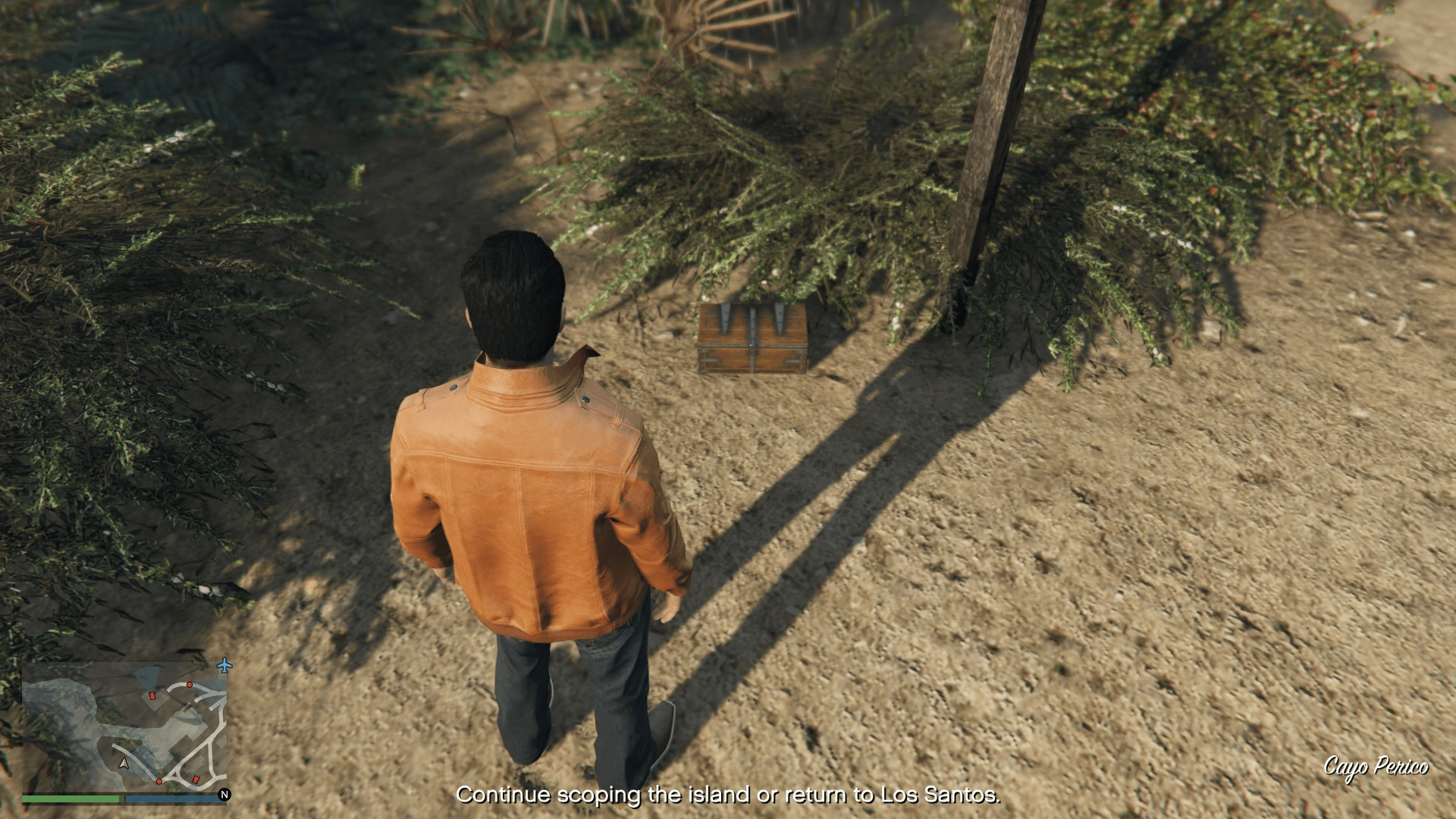Select the red rectangular blip near the minimap top

click(152, 696)
